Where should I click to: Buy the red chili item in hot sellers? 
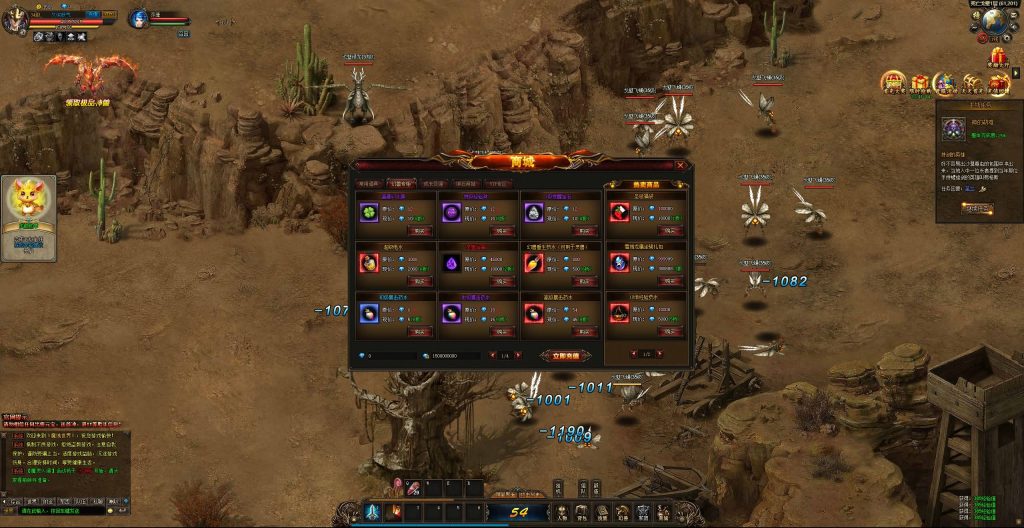pyautogui.click(x=668, y=231)
